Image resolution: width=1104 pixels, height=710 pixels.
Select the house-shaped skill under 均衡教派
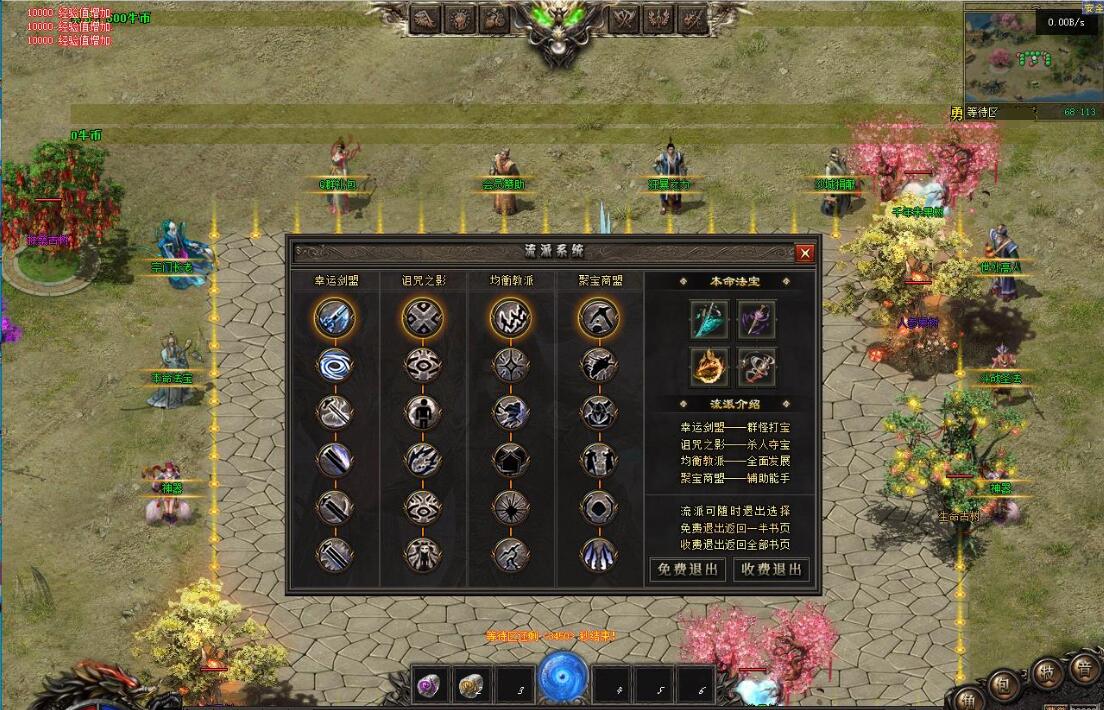511,459
